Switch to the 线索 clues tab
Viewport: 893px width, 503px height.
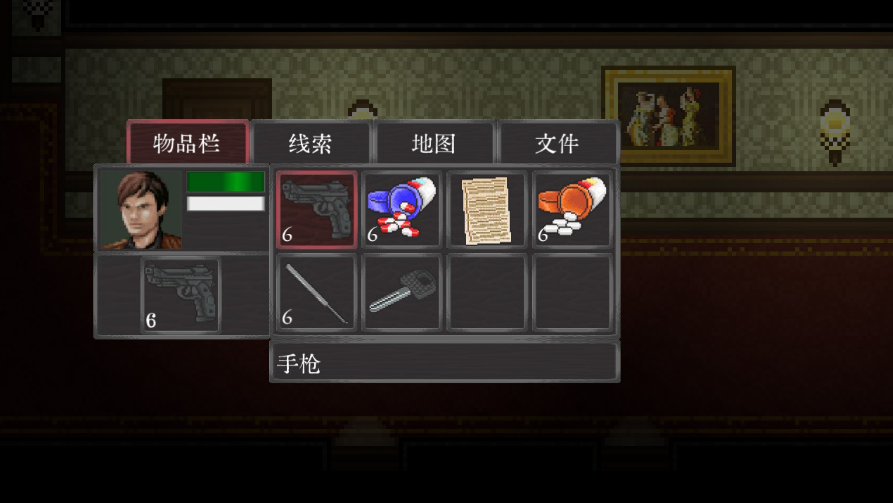(x=310, y=143)
